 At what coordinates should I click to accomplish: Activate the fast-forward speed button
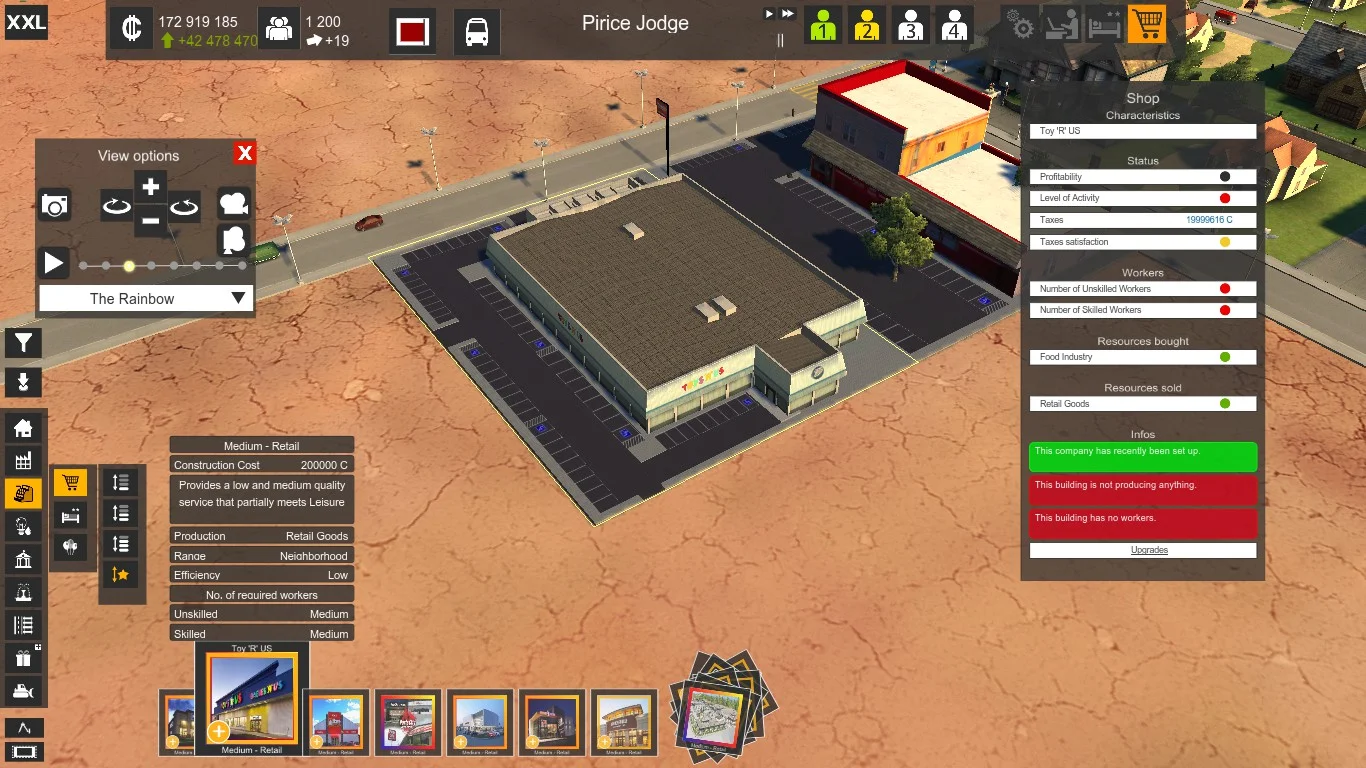coord(788,14)
